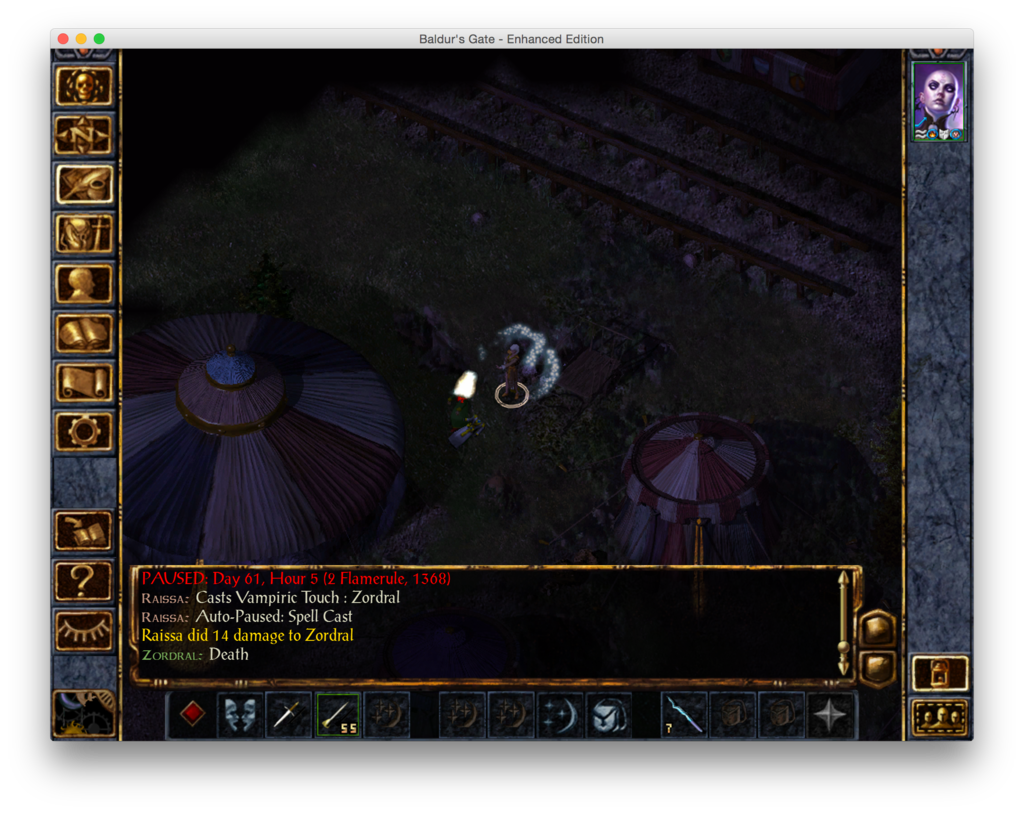Open the journal quill button

(x=84, y=185)
